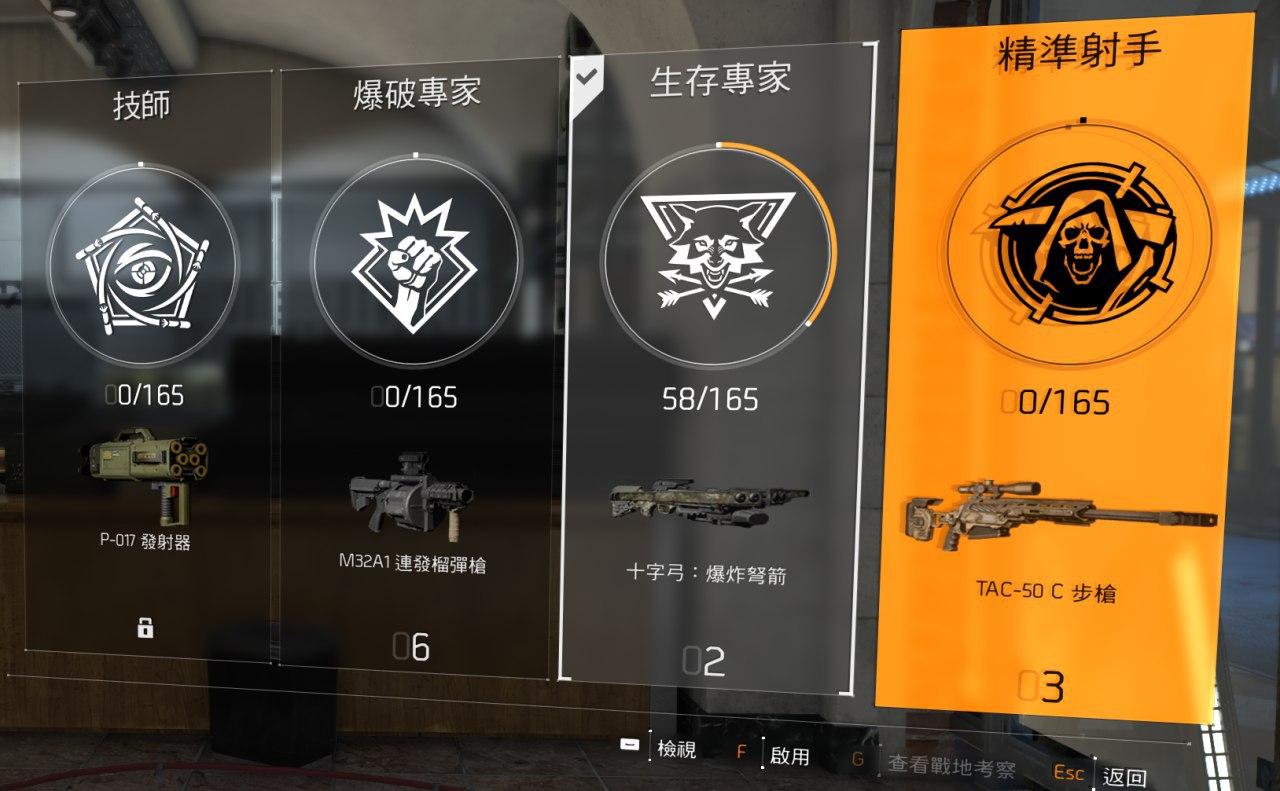Screen dimensions: 1280x791
Task: Activate the 啟用 button
Action: pos(789,756)
